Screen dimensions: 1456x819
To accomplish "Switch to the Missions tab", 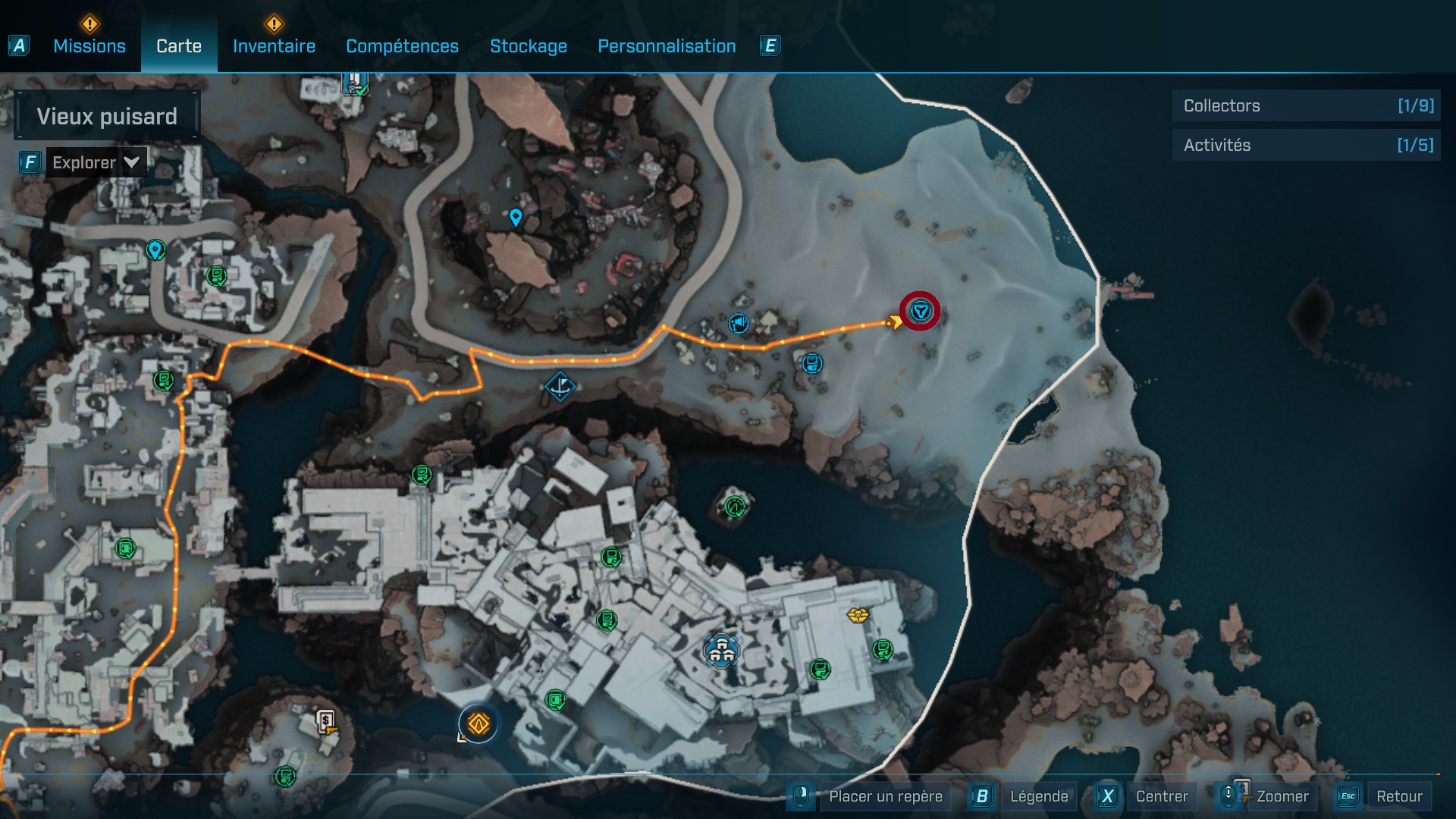I will coord(89,46).
